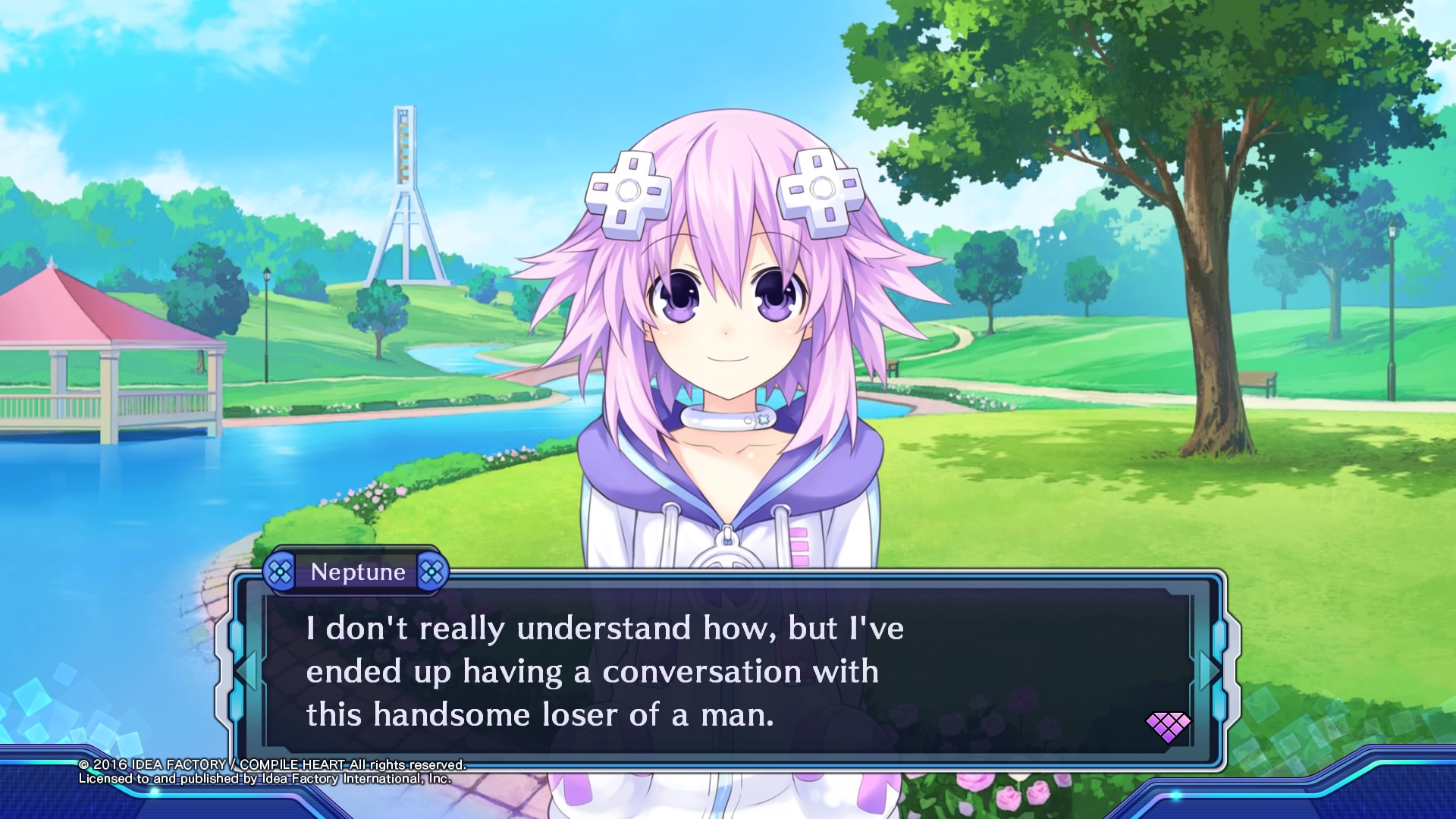Select the X-shaped emblem right of Neptune's name
The image size is (1456, 819).
(x=433, y=572)
